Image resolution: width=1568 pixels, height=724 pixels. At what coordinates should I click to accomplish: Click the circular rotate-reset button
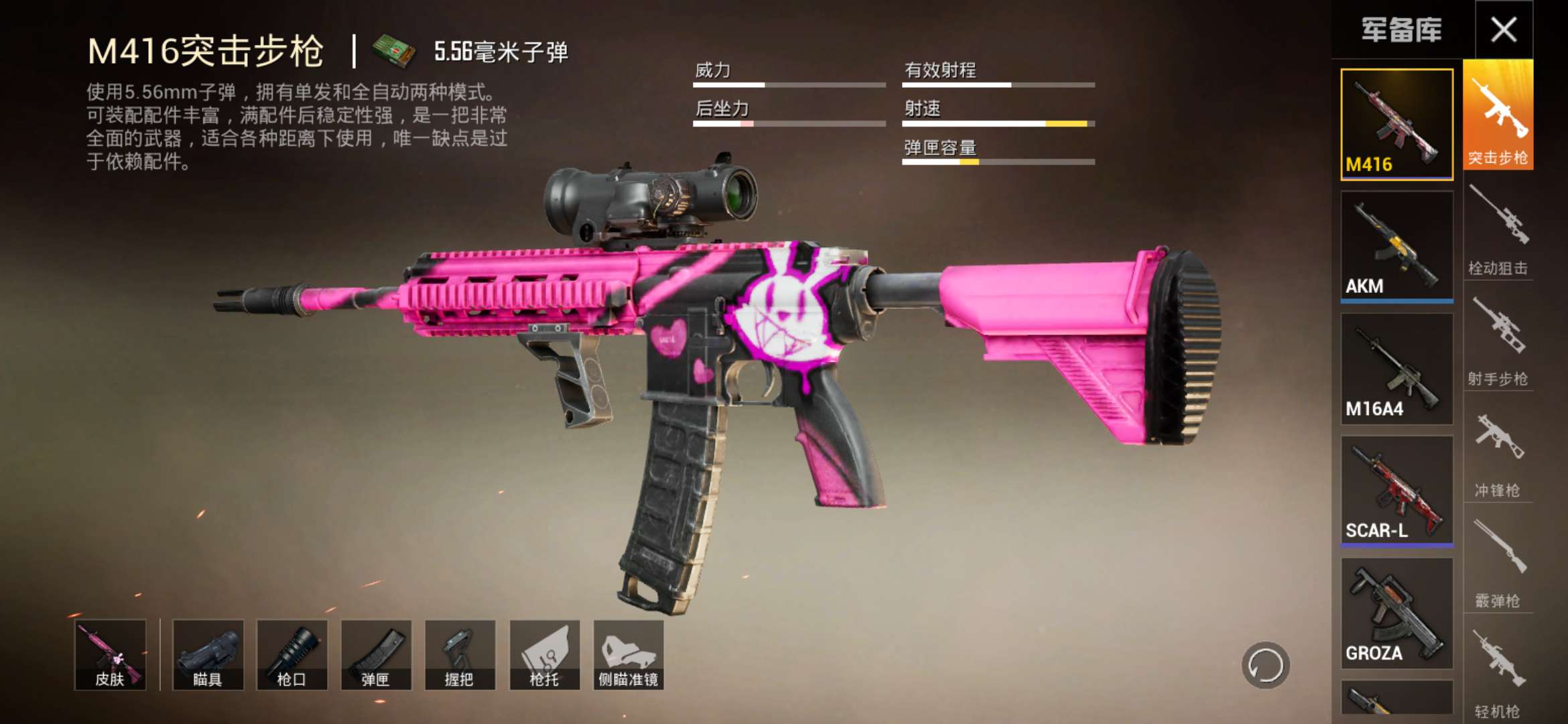[x=1265, y=666]
